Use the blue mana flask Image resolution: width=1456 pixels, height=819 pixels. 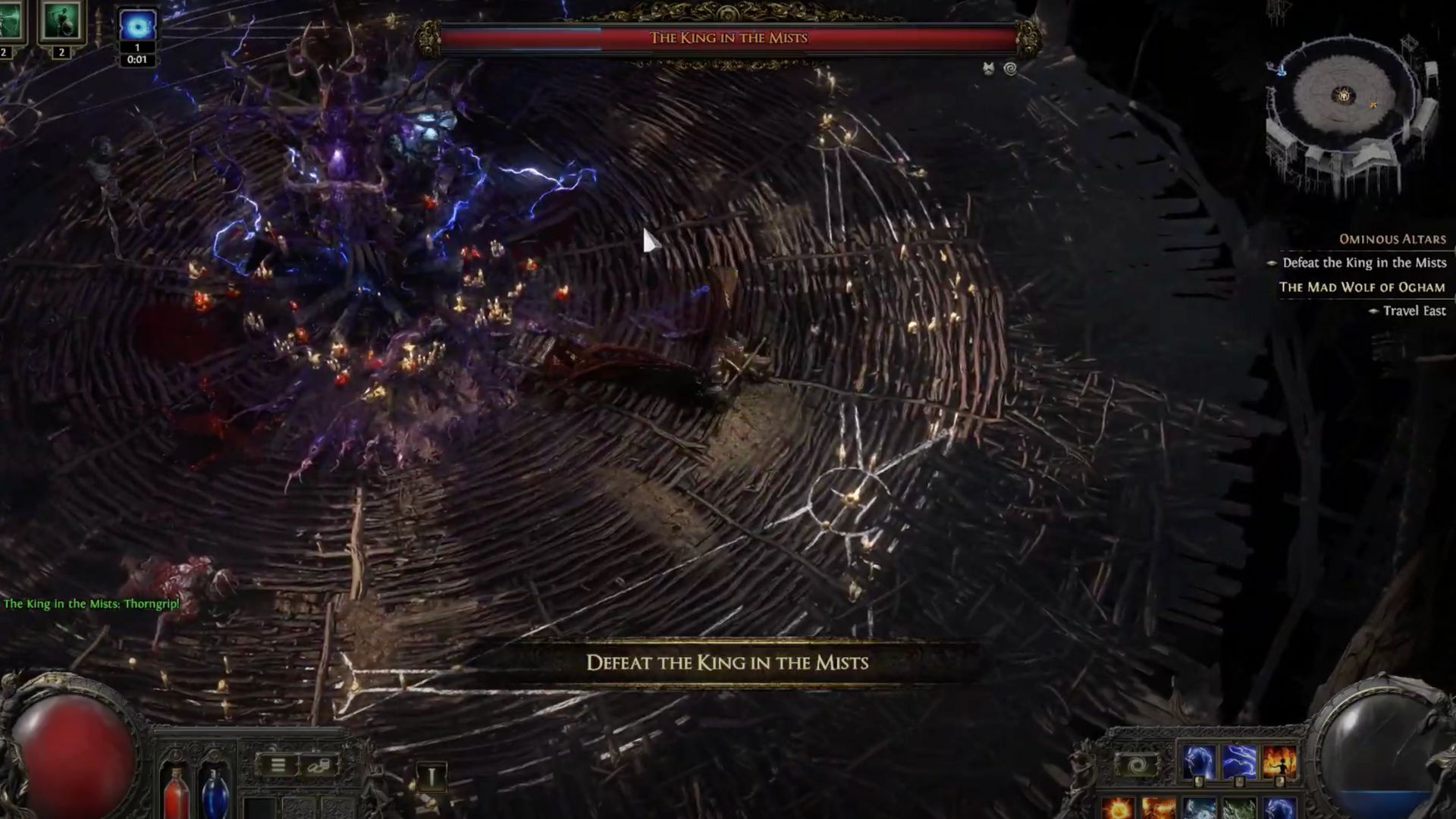point(215,792)
